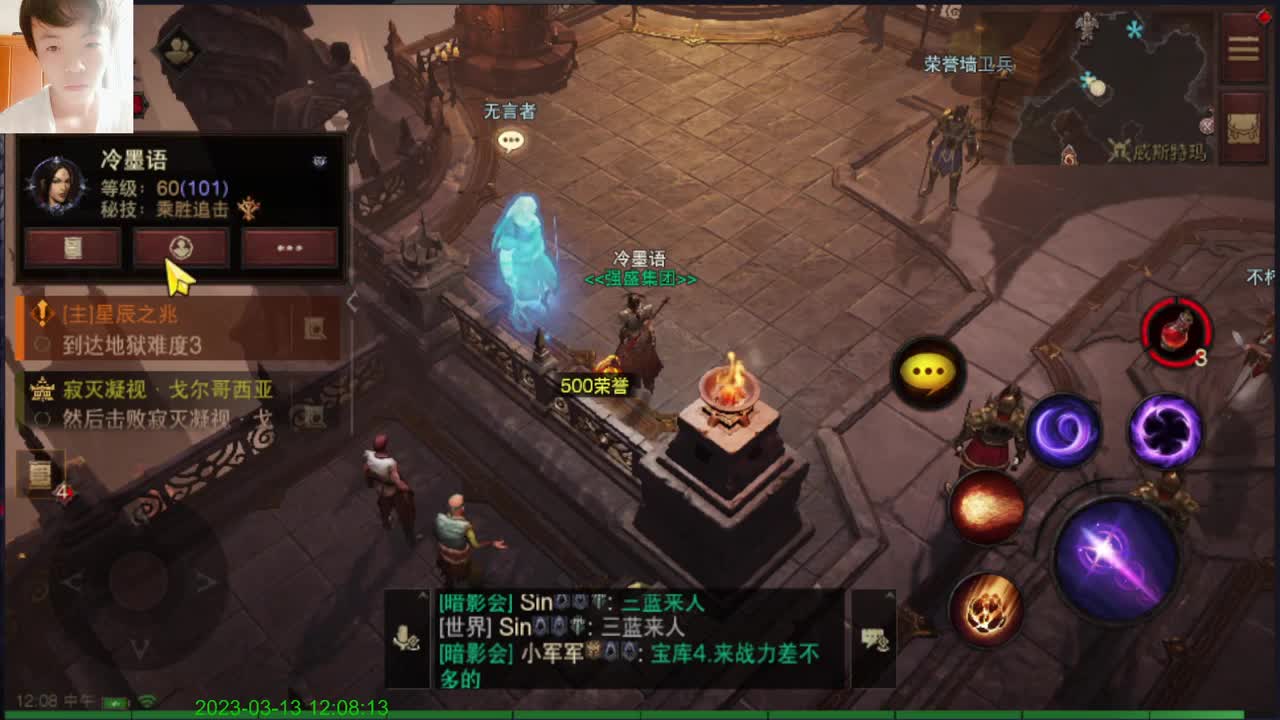Toggle tracking for the 星辰之兆 quest
The width and height of the screenshot is (1280, 720).
(315, 327)
